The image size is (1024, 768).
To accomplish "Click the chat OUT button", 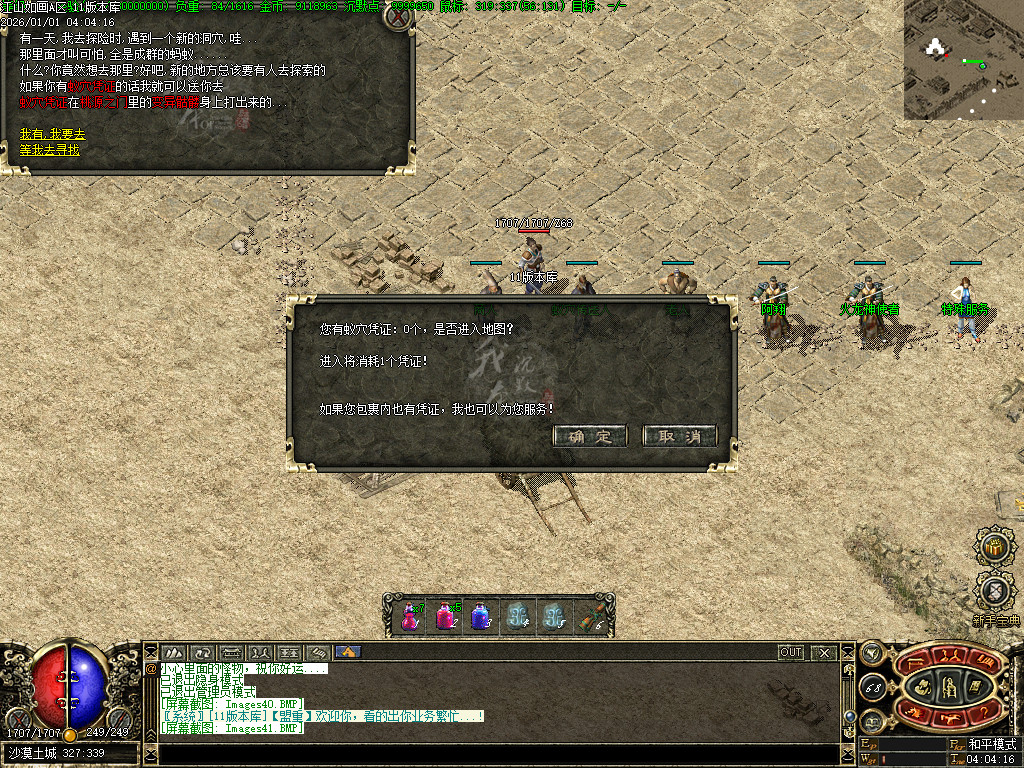I will point(791,653).
